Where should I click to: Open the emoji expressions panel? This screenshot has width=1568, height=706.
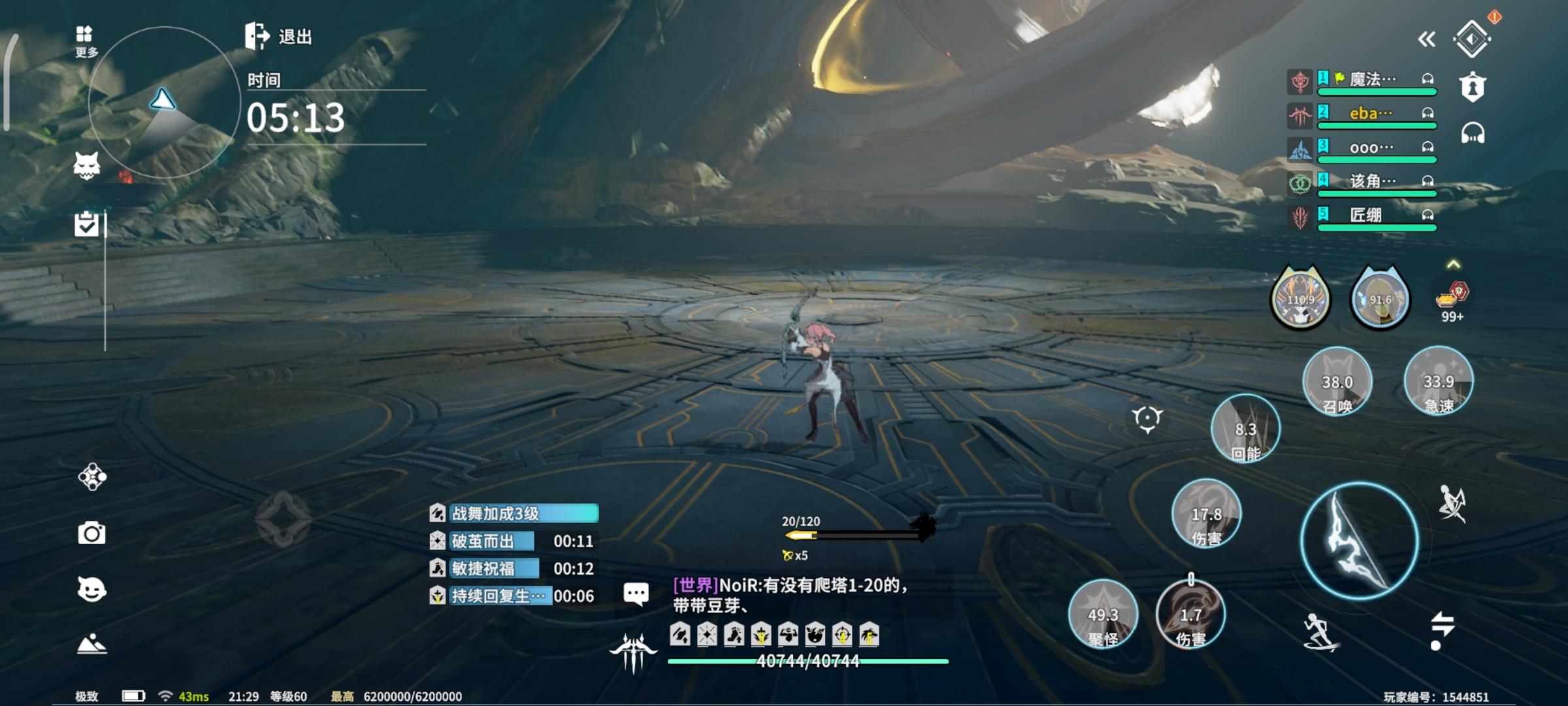click(91, 589)
